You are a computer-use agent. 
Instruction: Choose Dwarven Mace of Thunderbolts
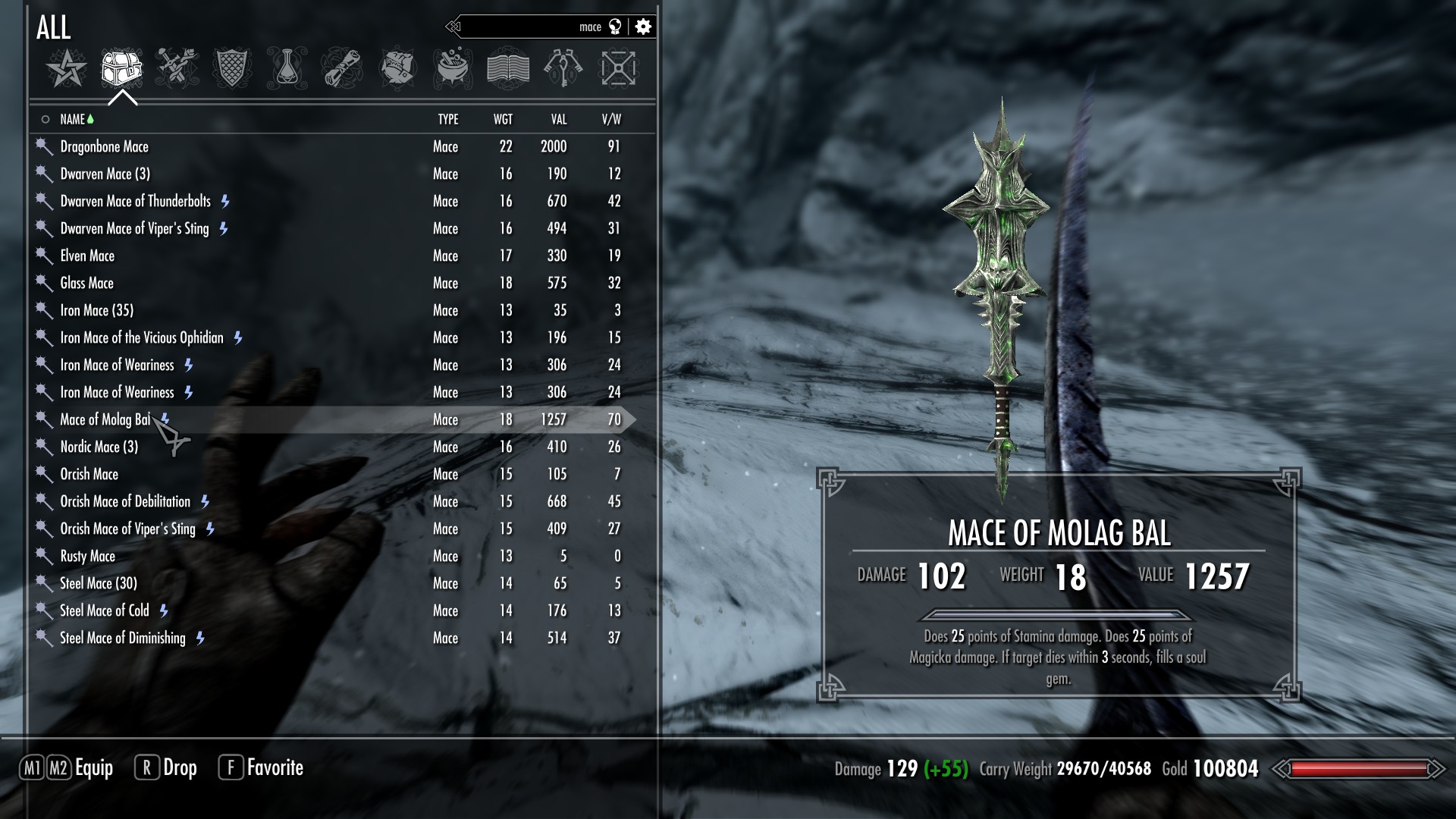point(136,201)
